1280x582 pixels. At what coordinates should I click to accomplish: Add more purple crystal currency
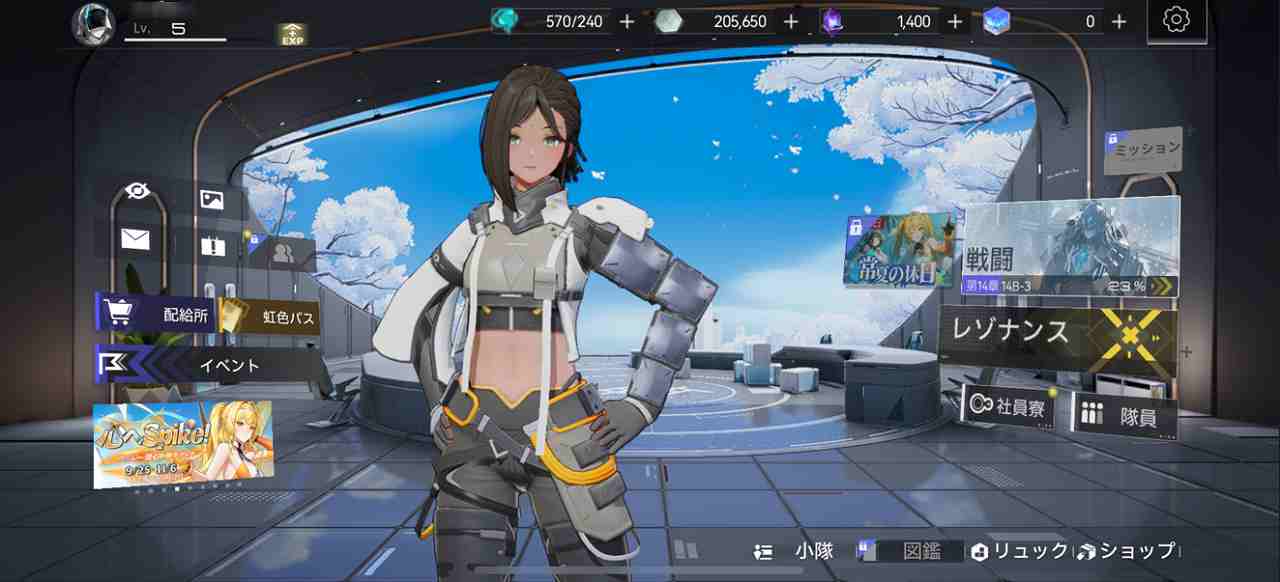point(955,21)
